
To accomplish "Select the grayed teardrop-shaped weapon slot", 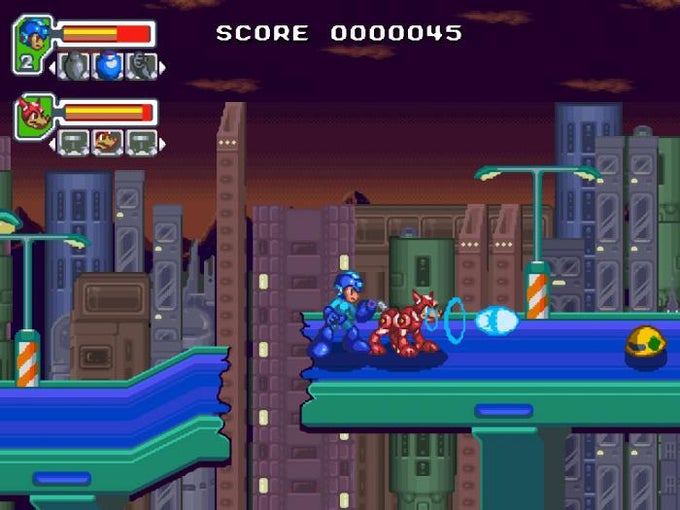I will [x=75, y=67].
